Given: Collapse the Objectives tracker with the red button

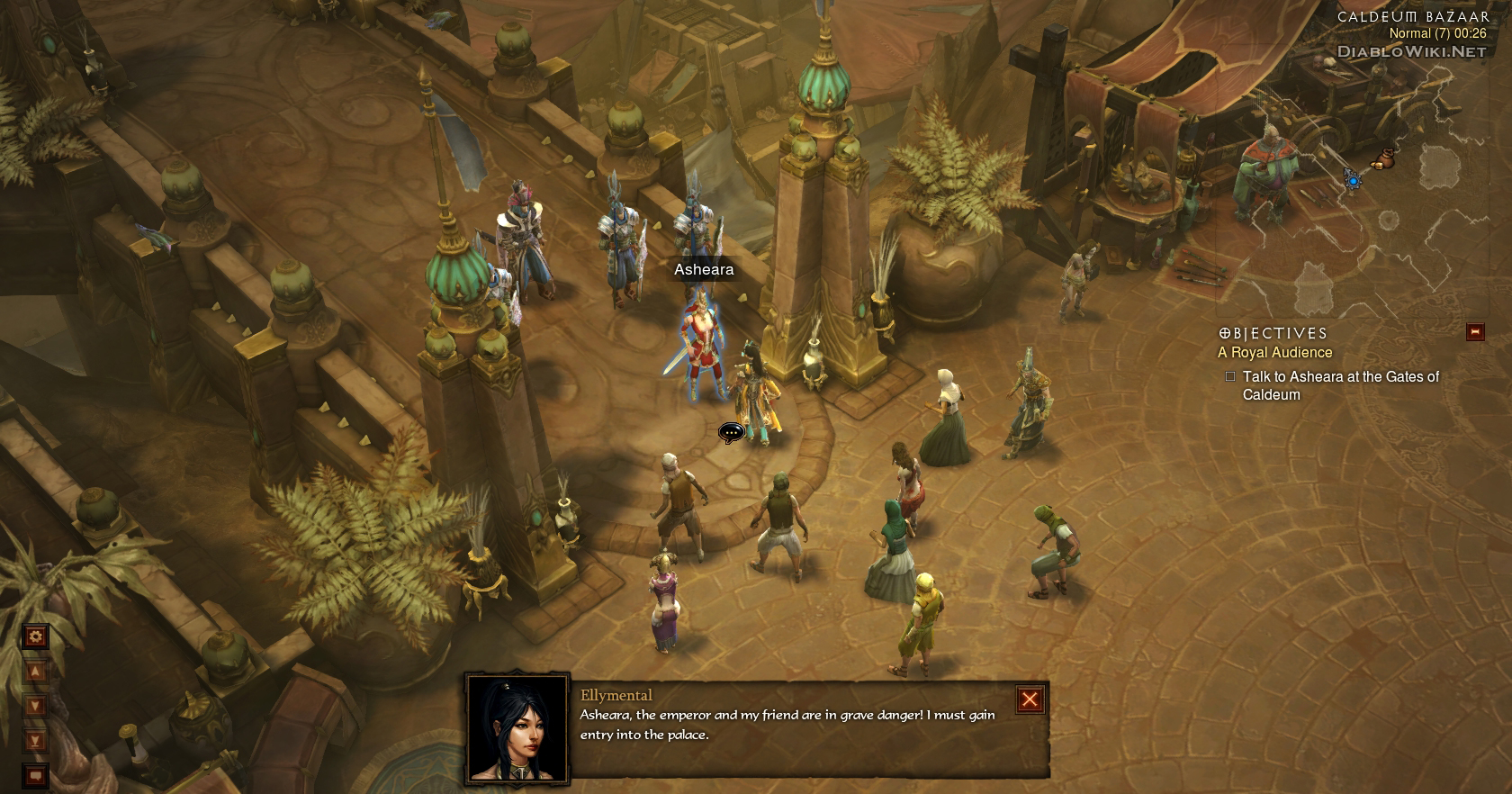Looking at the screenshot, I should tap(1475, 332).
